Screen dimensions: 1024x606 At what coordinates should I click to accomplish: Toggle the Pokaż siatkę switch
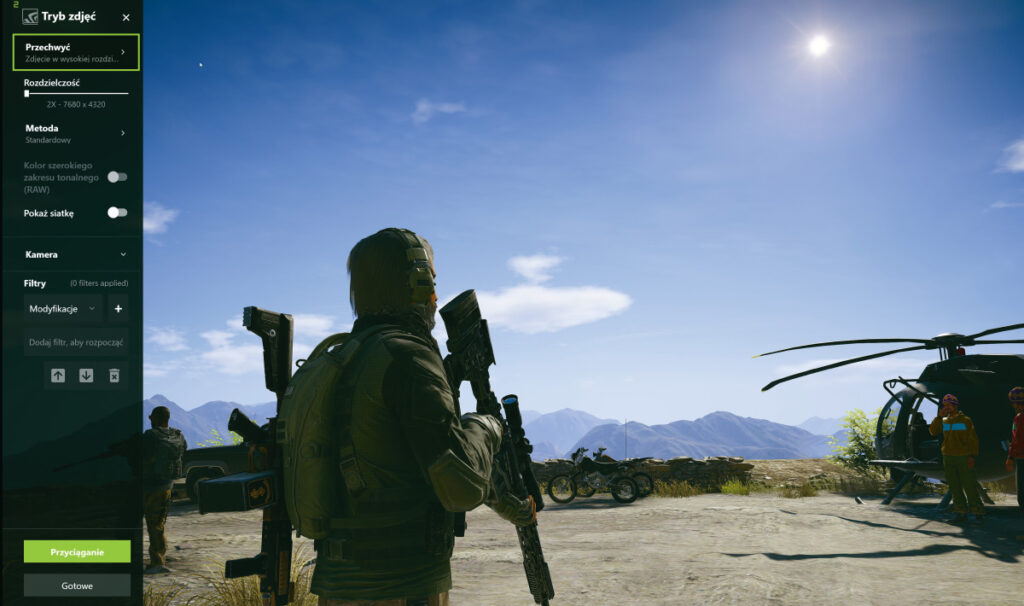117,213
